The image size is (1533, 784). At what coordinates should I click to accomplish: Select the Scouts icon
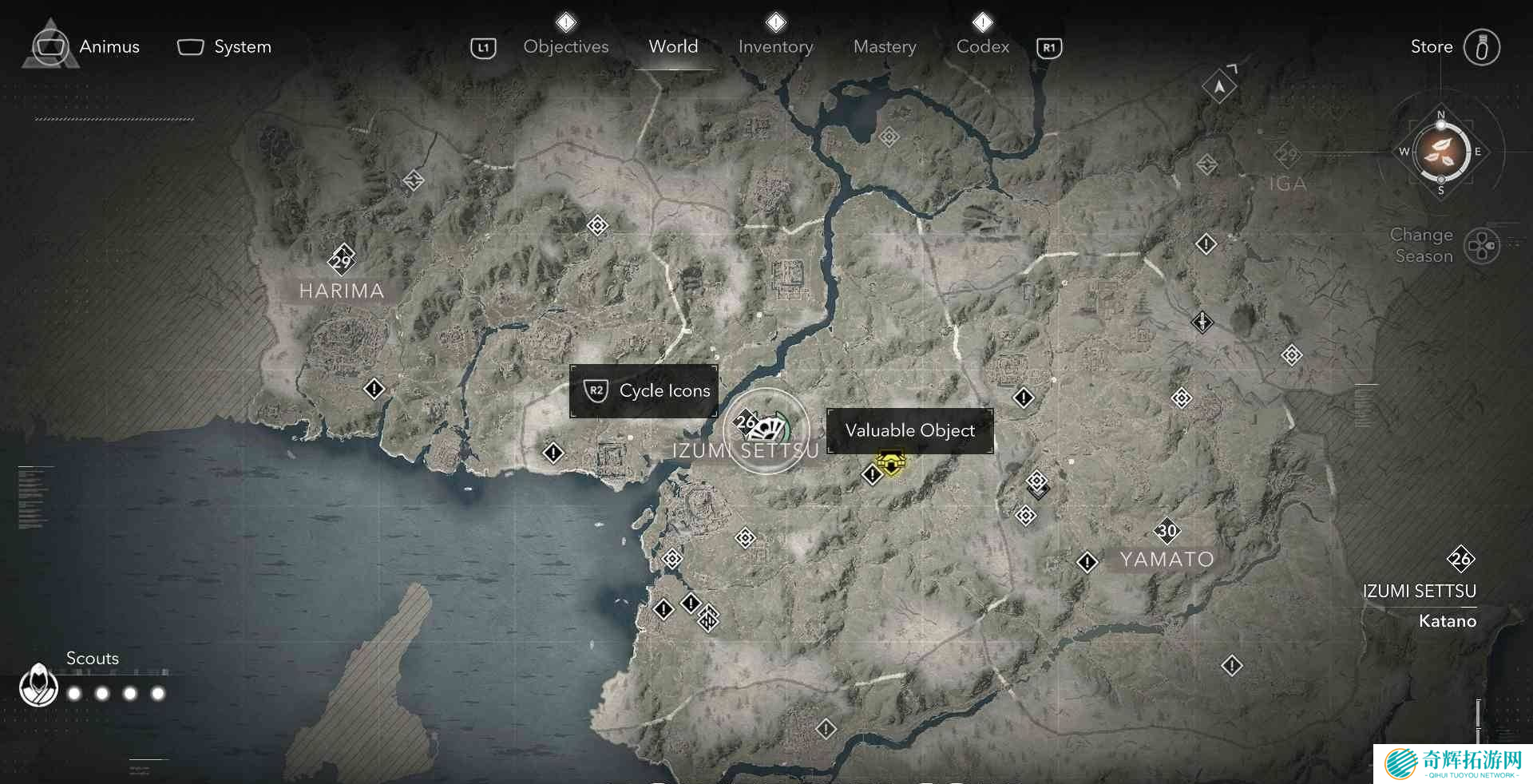pyautogui.click(x=38, y=685)
